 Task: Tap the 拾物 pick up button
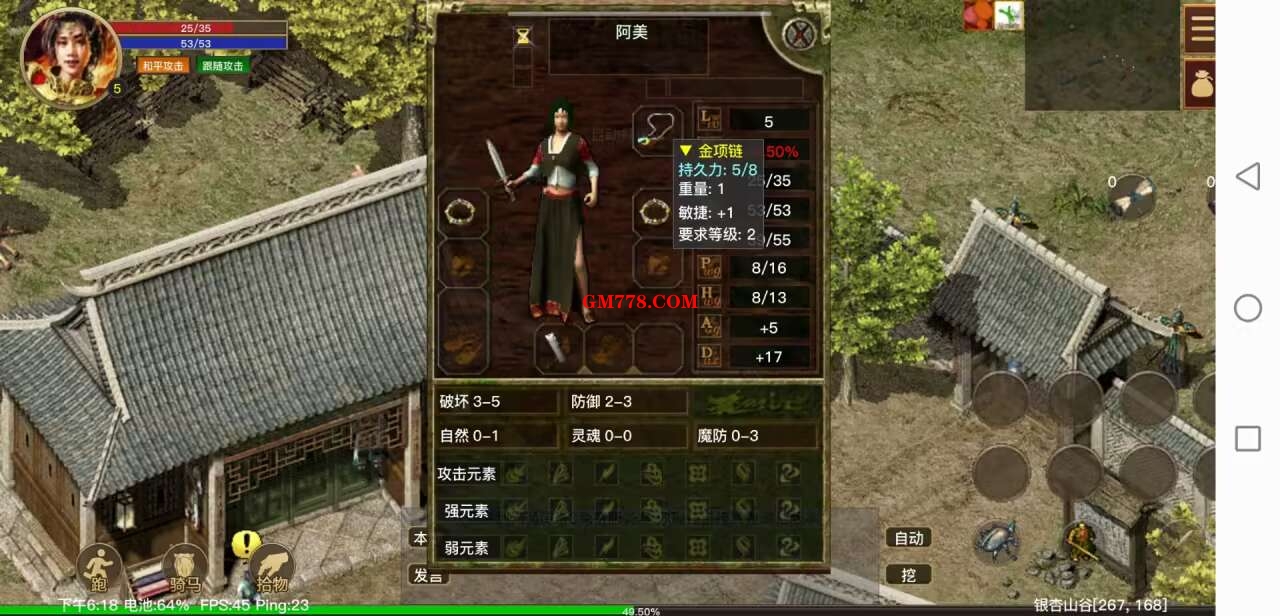point(271,569)
